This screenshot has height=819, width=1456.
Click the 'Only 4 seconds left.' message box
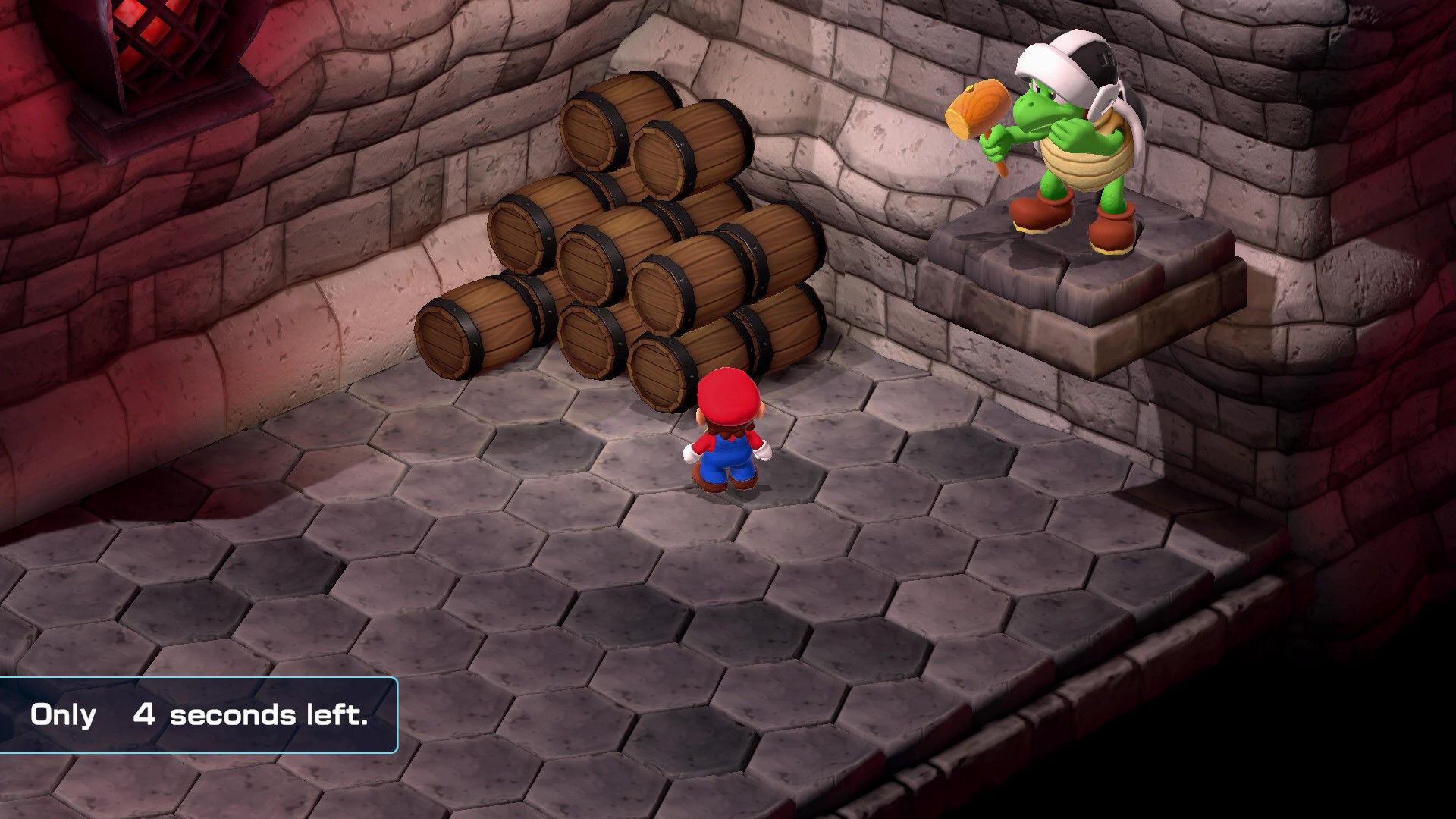201,715
